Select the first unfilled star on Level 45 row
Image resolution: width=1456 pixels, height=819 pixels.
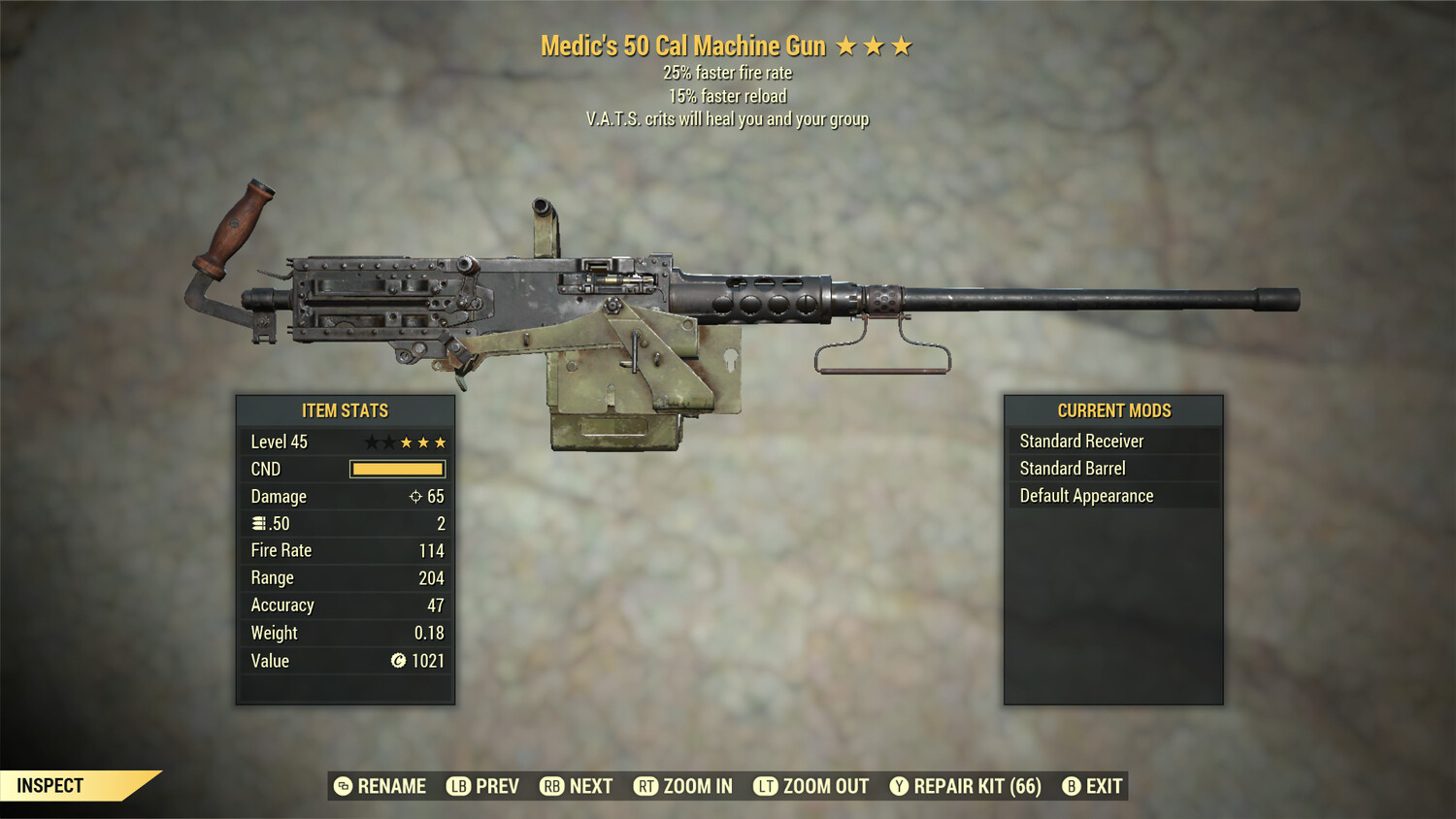coord(372,442)
